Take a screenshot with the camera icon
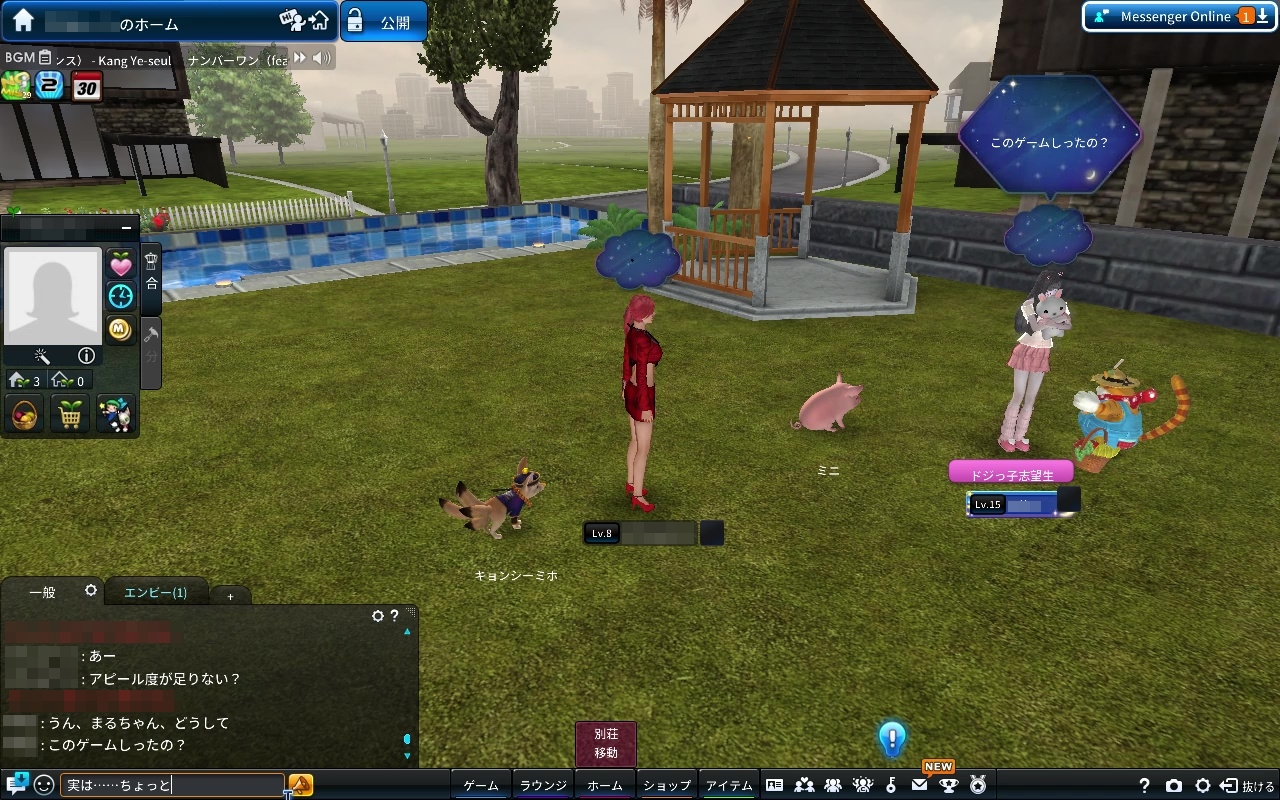 1174,786
